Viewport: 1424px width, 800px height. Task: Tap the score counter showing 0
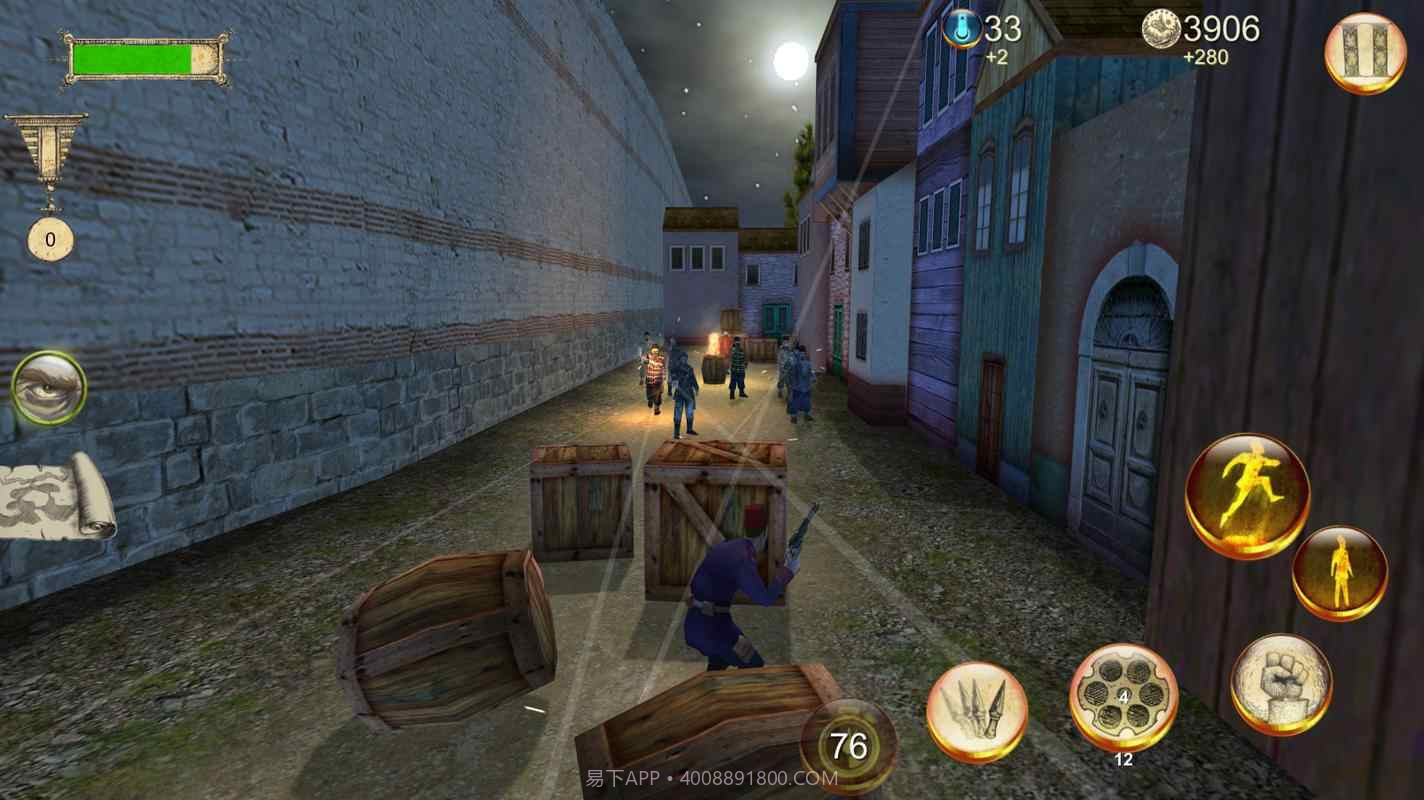[52, 240]
